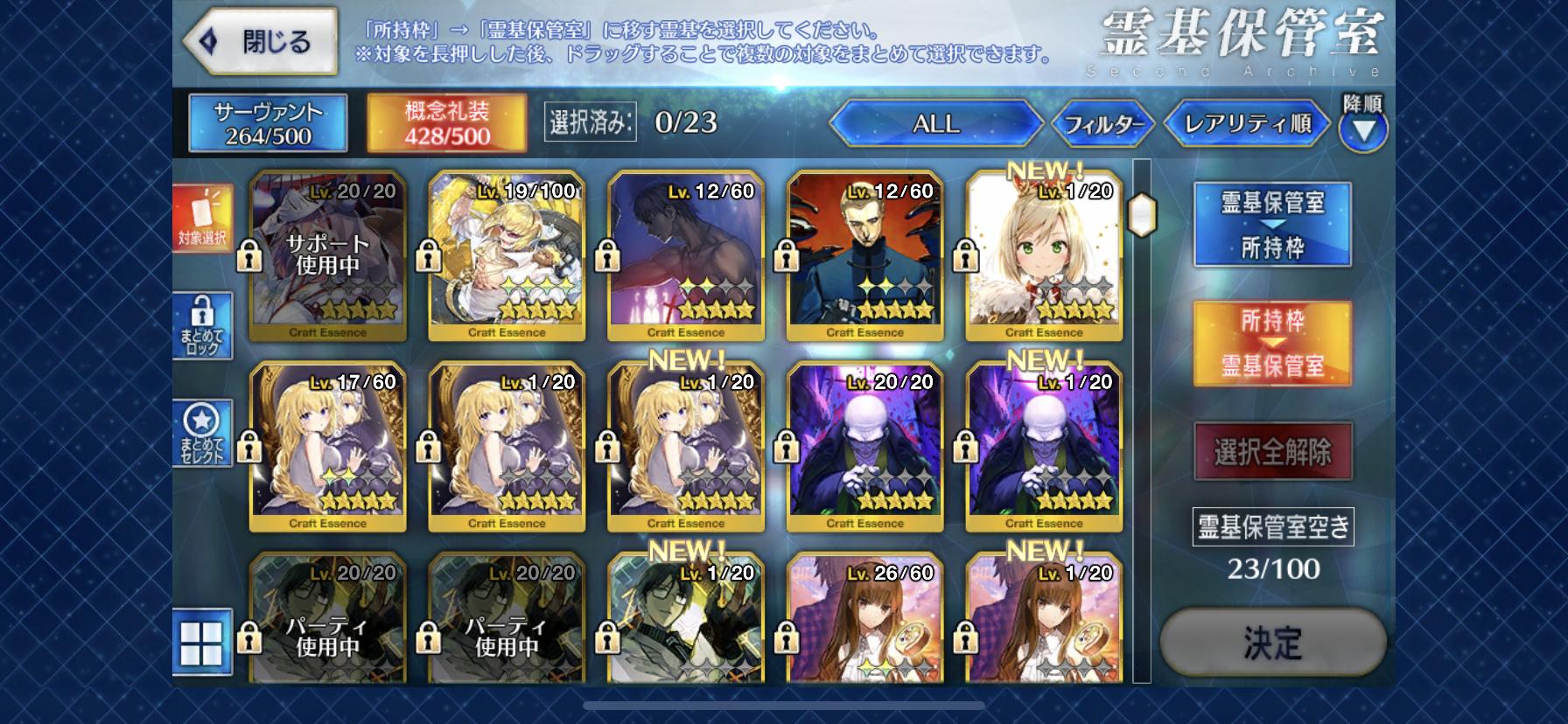The height and width of the screenshot is (724, 1568).
Task: Open the ALL category selector
Action: (x=935, y=123)
